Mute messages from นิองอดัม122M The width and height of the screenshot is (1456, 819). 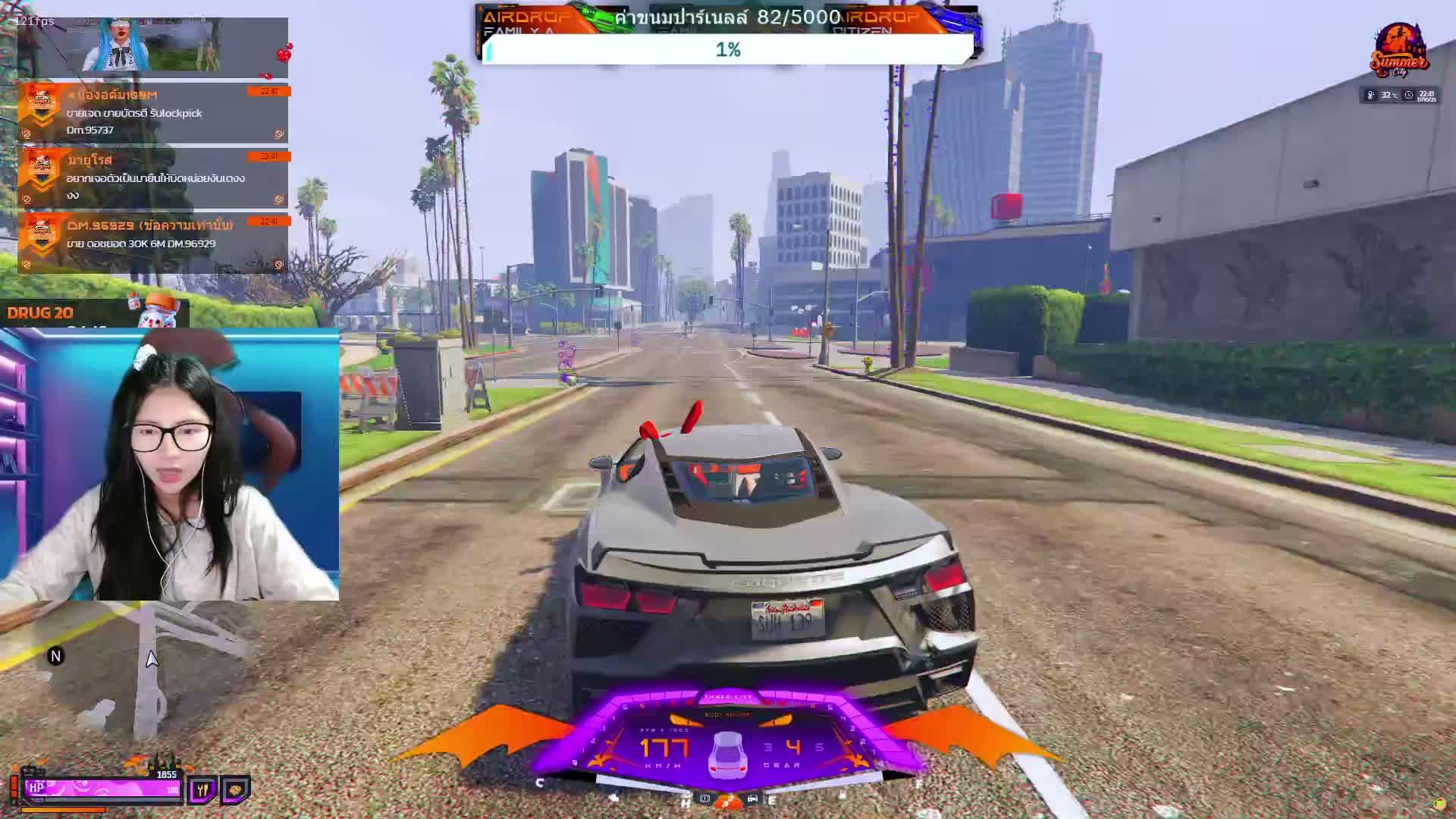pyautogui.click(x=27, y=134)
